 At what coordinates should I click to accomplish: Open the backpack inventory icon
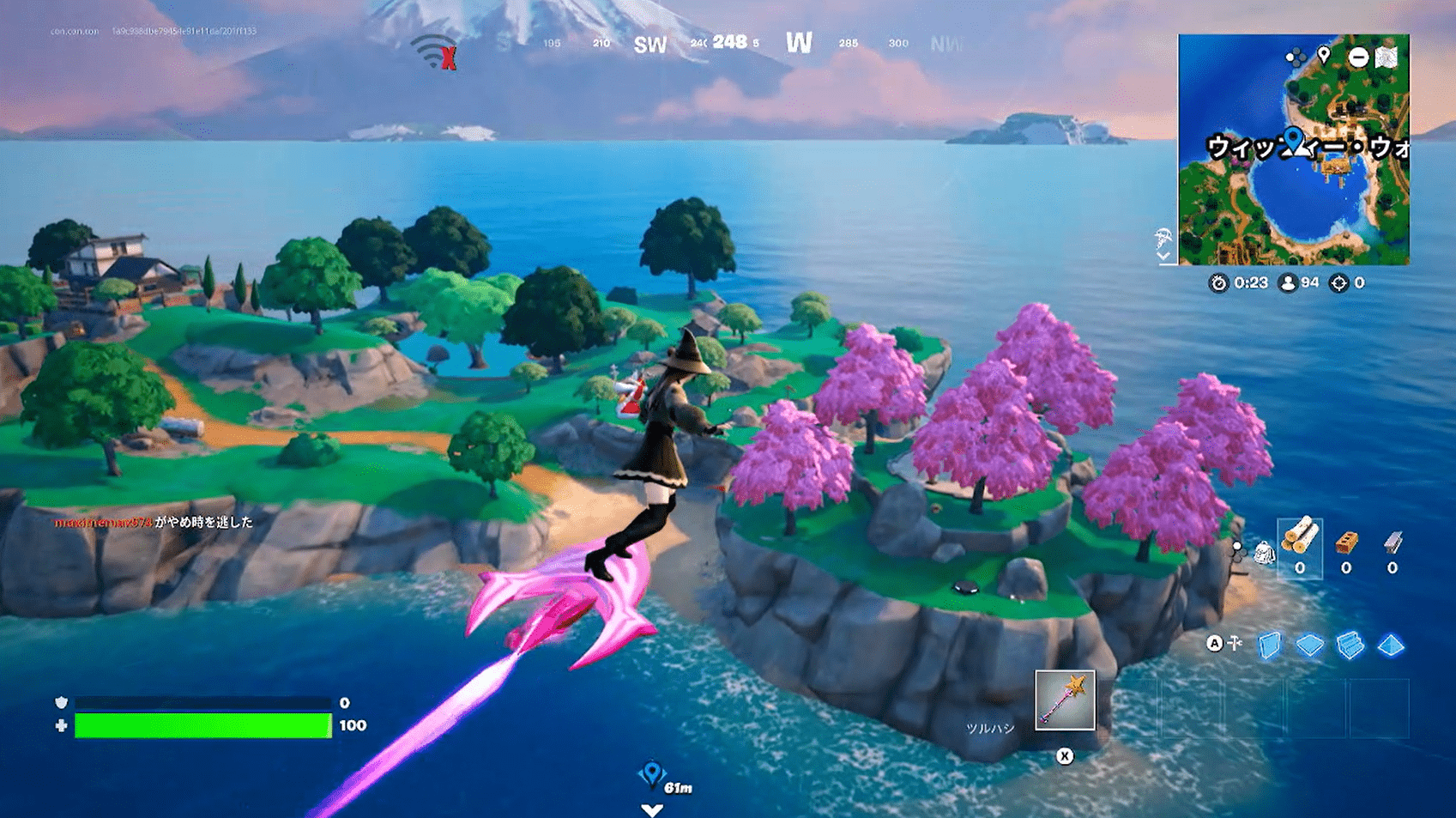pyautogui.click(x=1264, y=553)
